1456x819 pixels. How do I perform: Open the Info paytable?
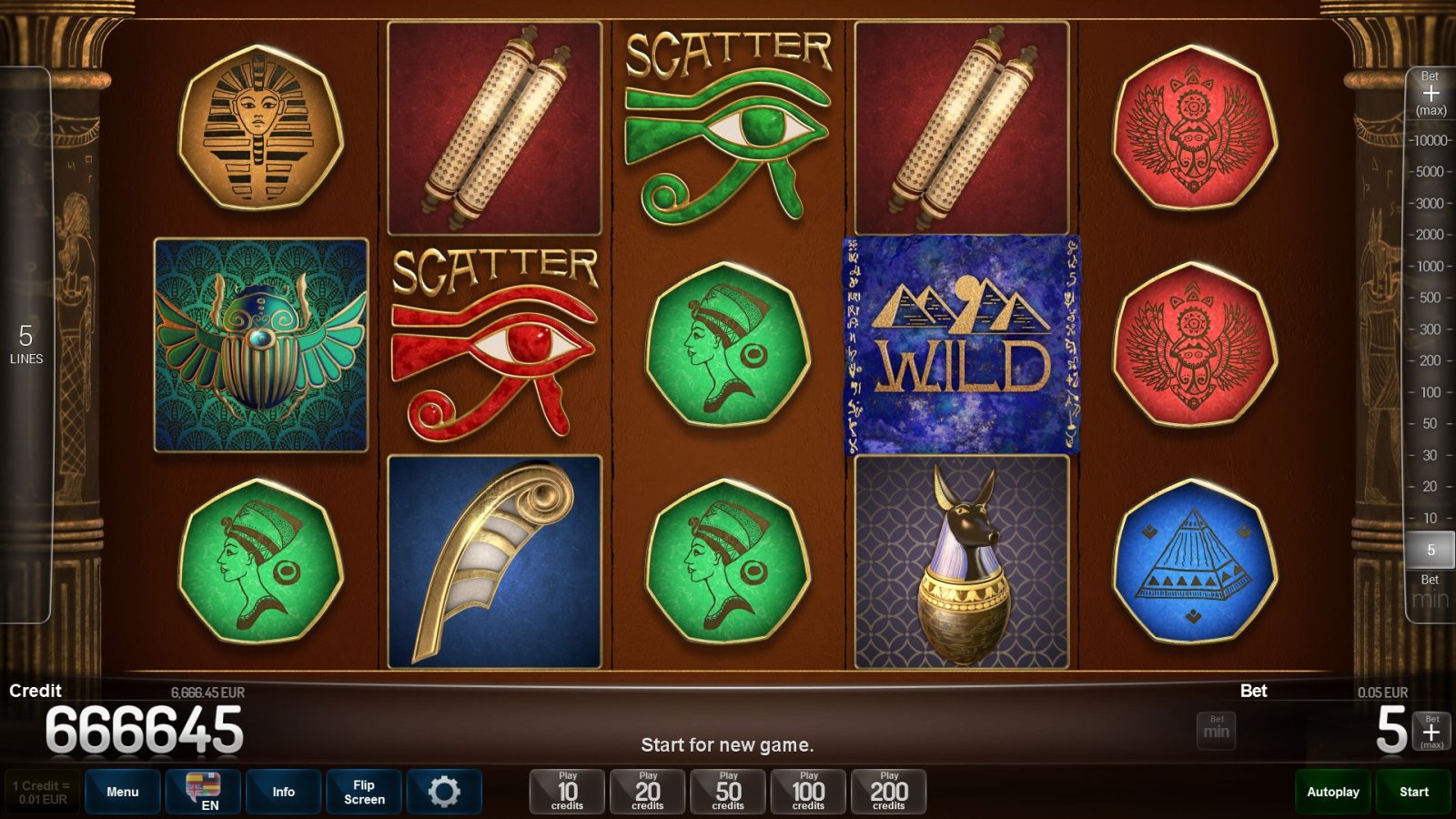click(x=283, y=792)
